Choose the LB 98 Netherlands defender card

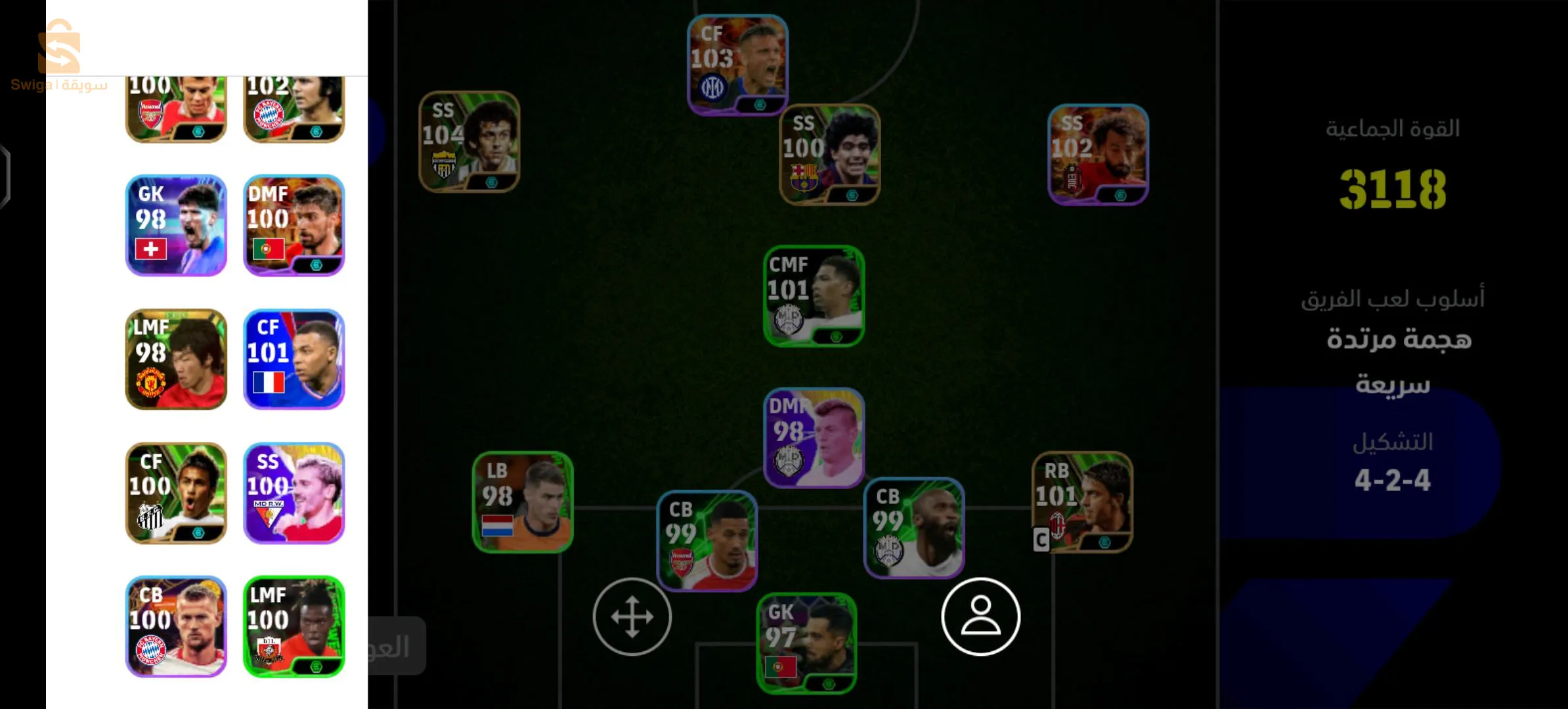(x=523, y=502)
